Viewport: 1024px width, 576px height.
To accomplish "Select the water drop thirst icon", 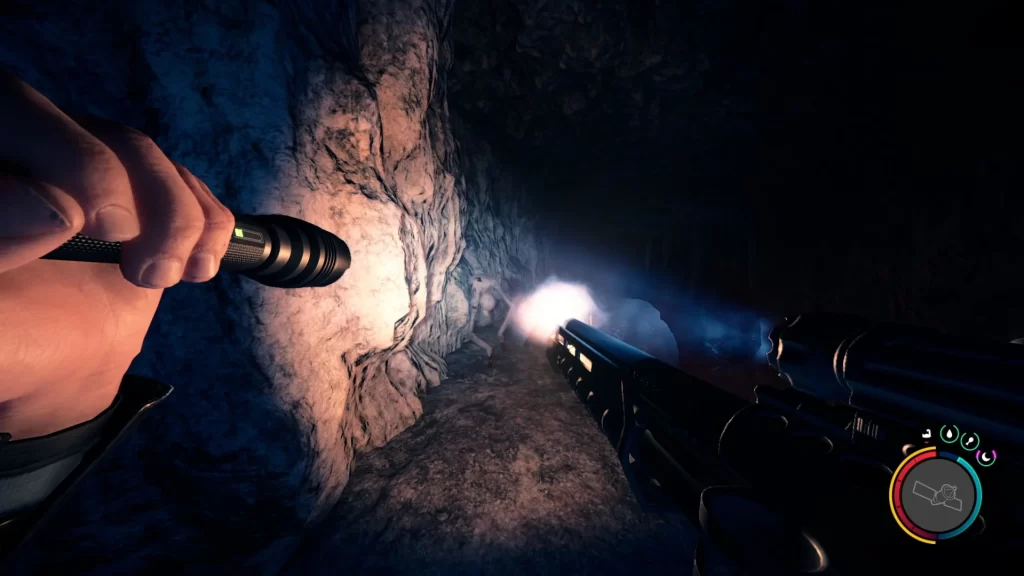I will point(947,435).
